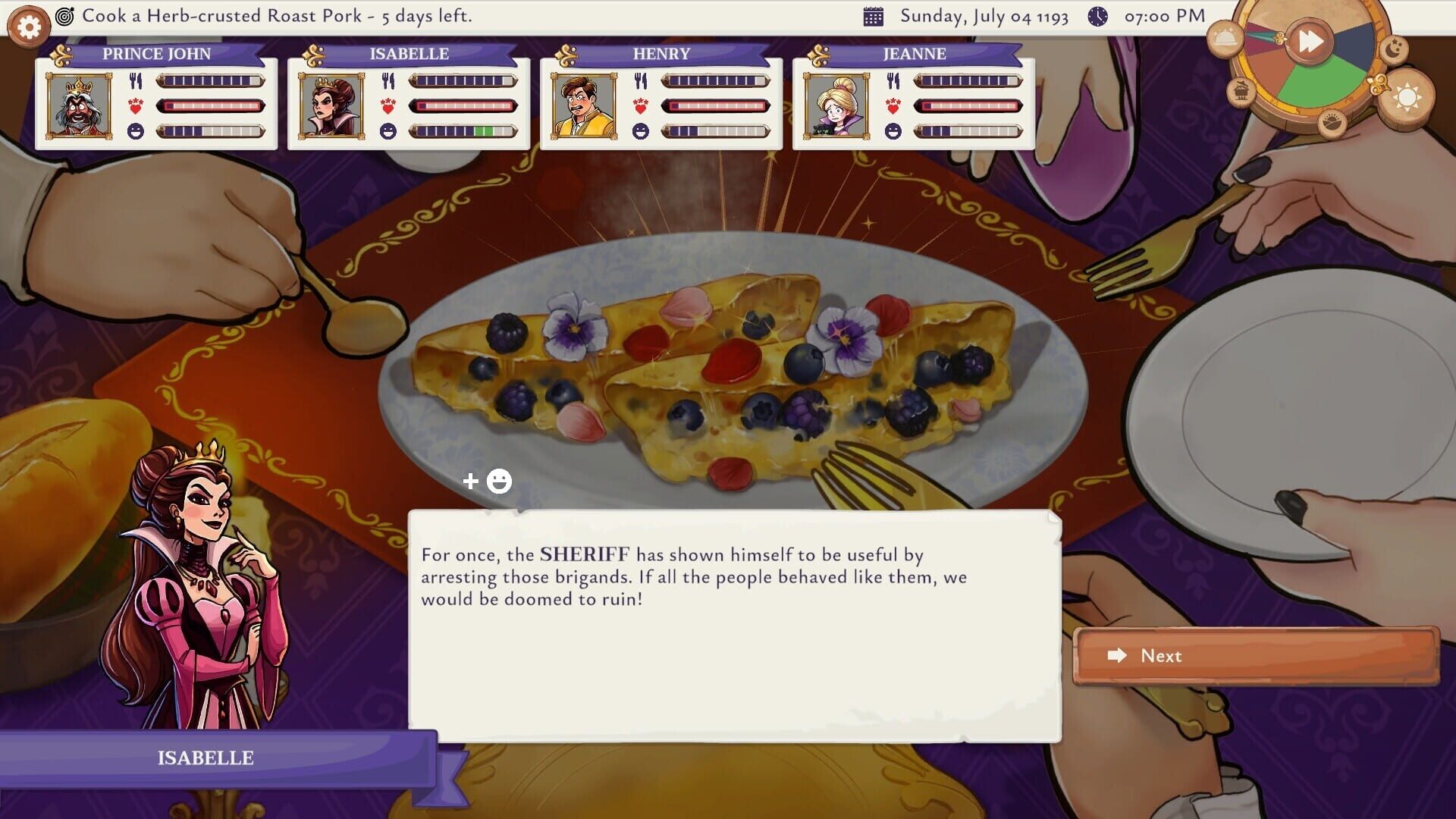The height and width of the screenshot is (819, 1456).
Task: Click the Henry name banner
Action: pos(662,54)
